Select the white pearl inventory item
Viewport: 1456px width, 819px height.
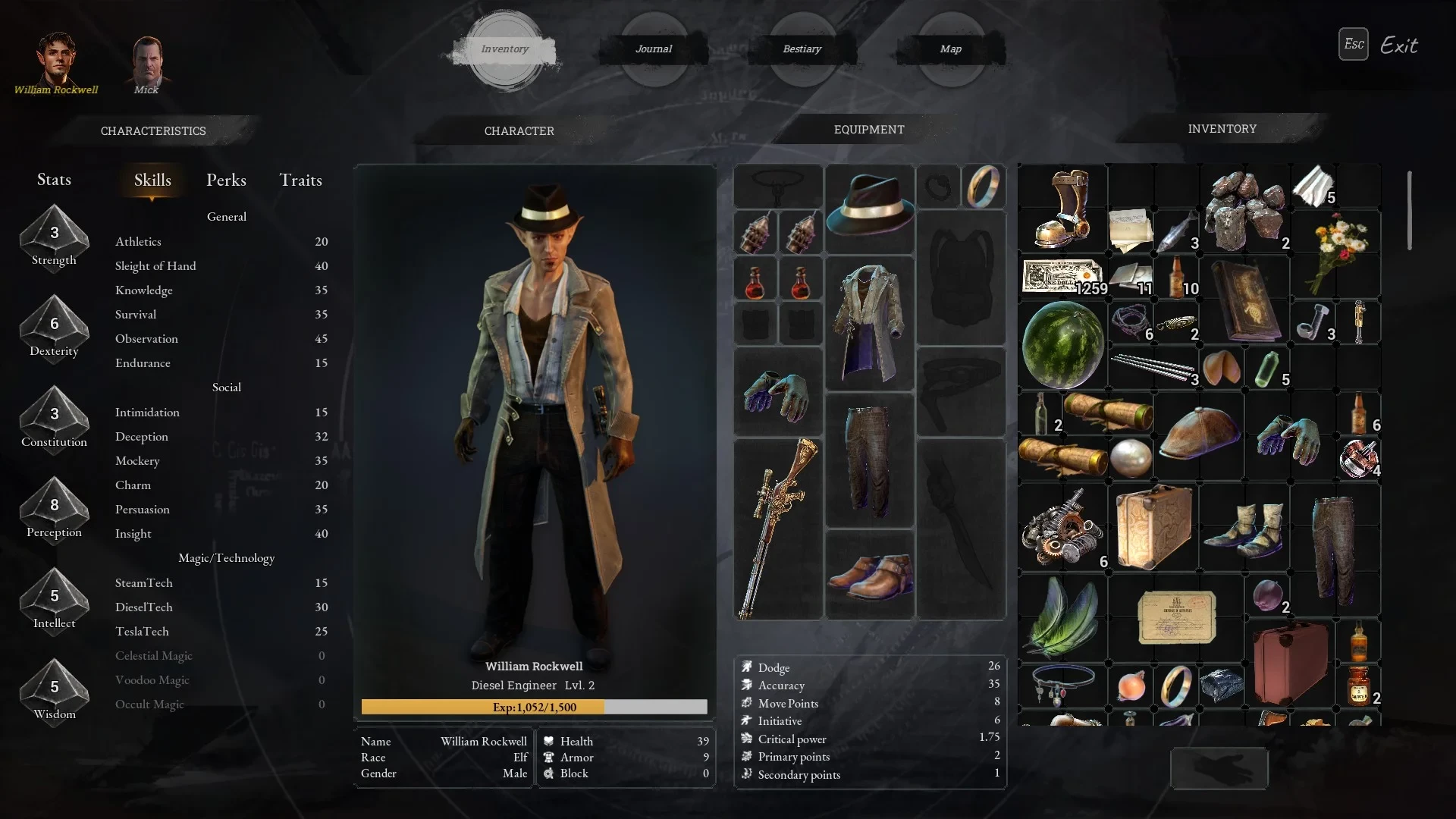point(1131,458)
